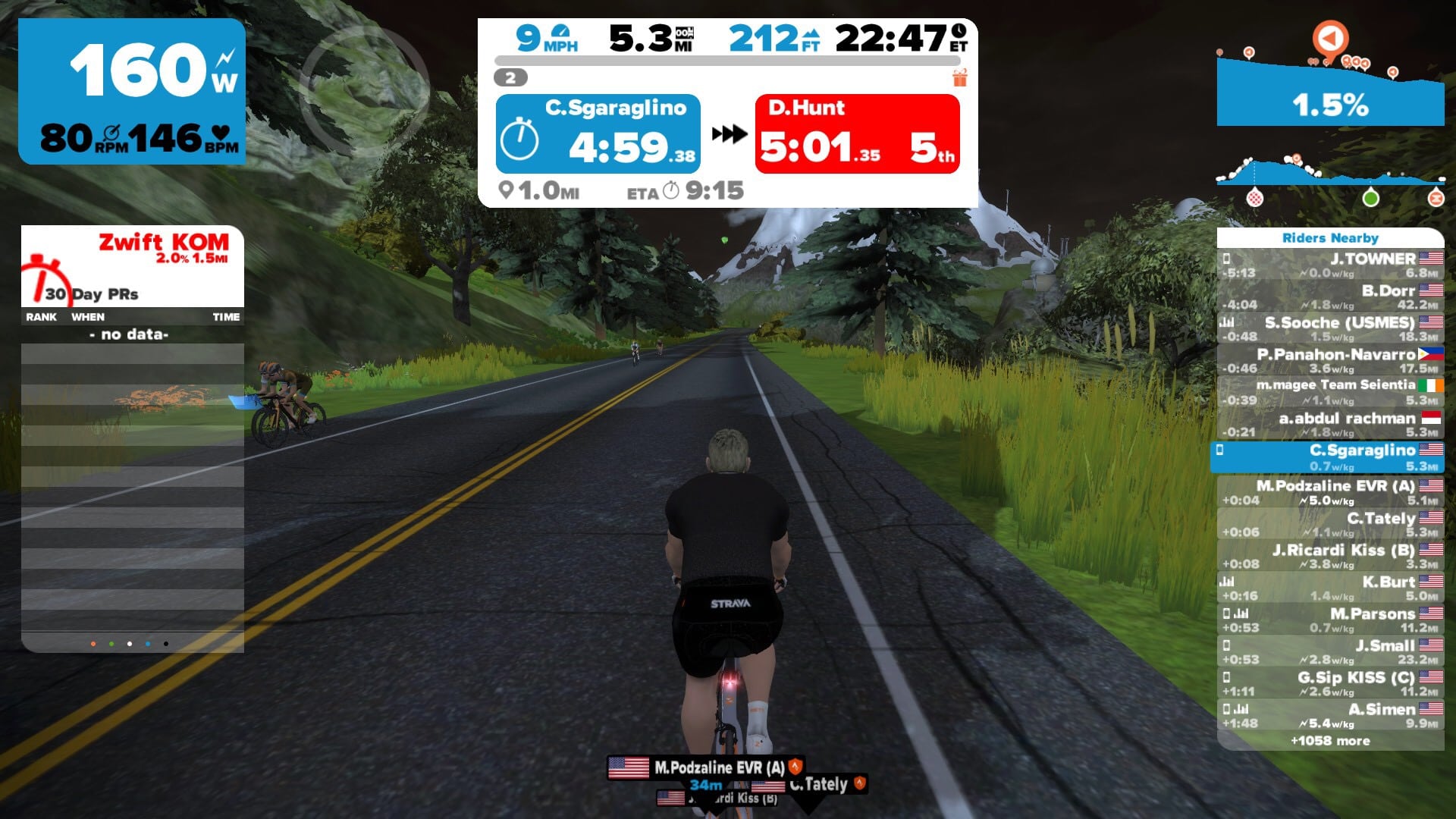Choose A.Simen at the list bottom
The width and height of the screenshot is (1456, 819).
pyautogui.click(x=1330, y=715)
